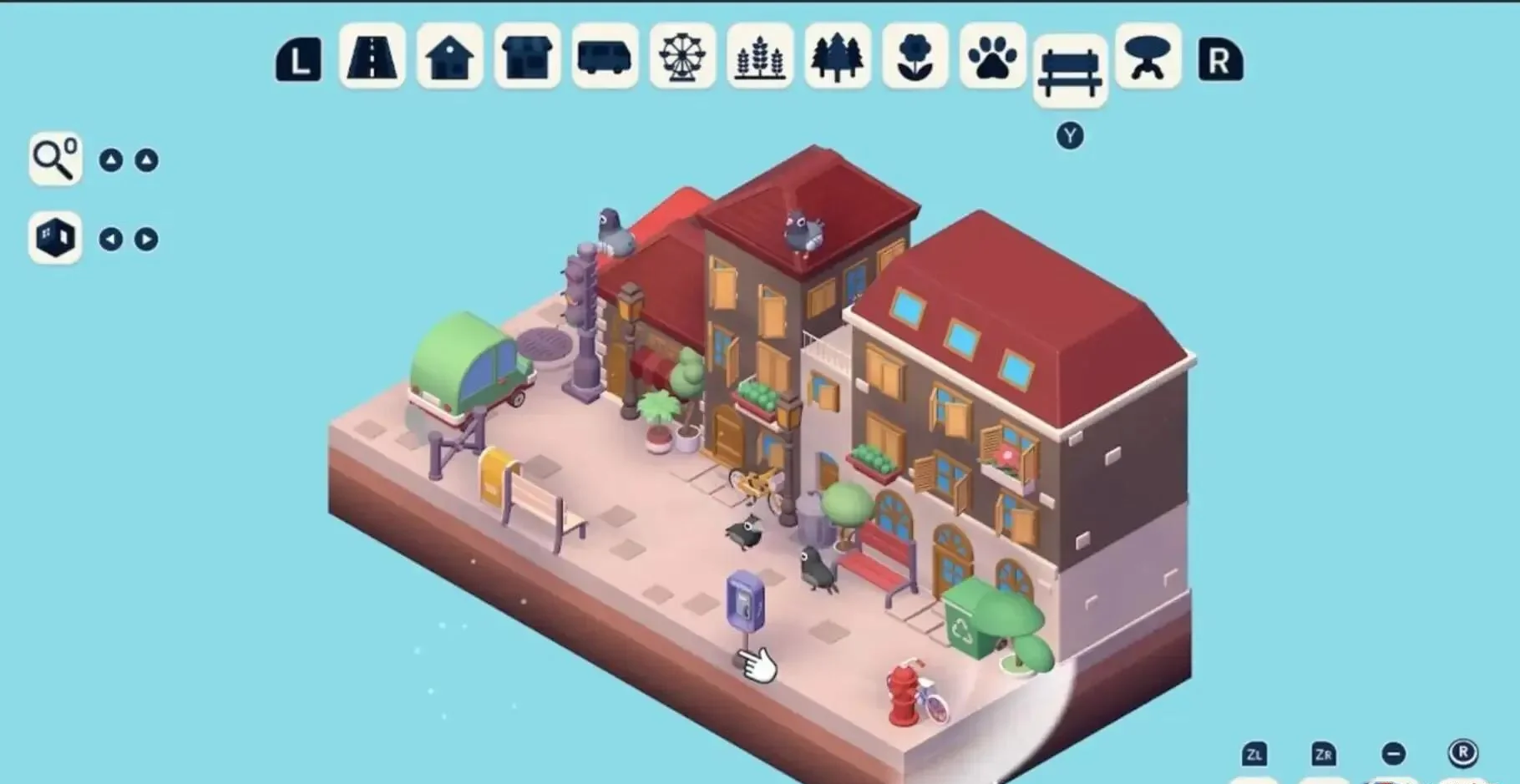This screenshot has width=1520, height=784.
Task: Select the large building category icon
Action: [x=529, y=59]
